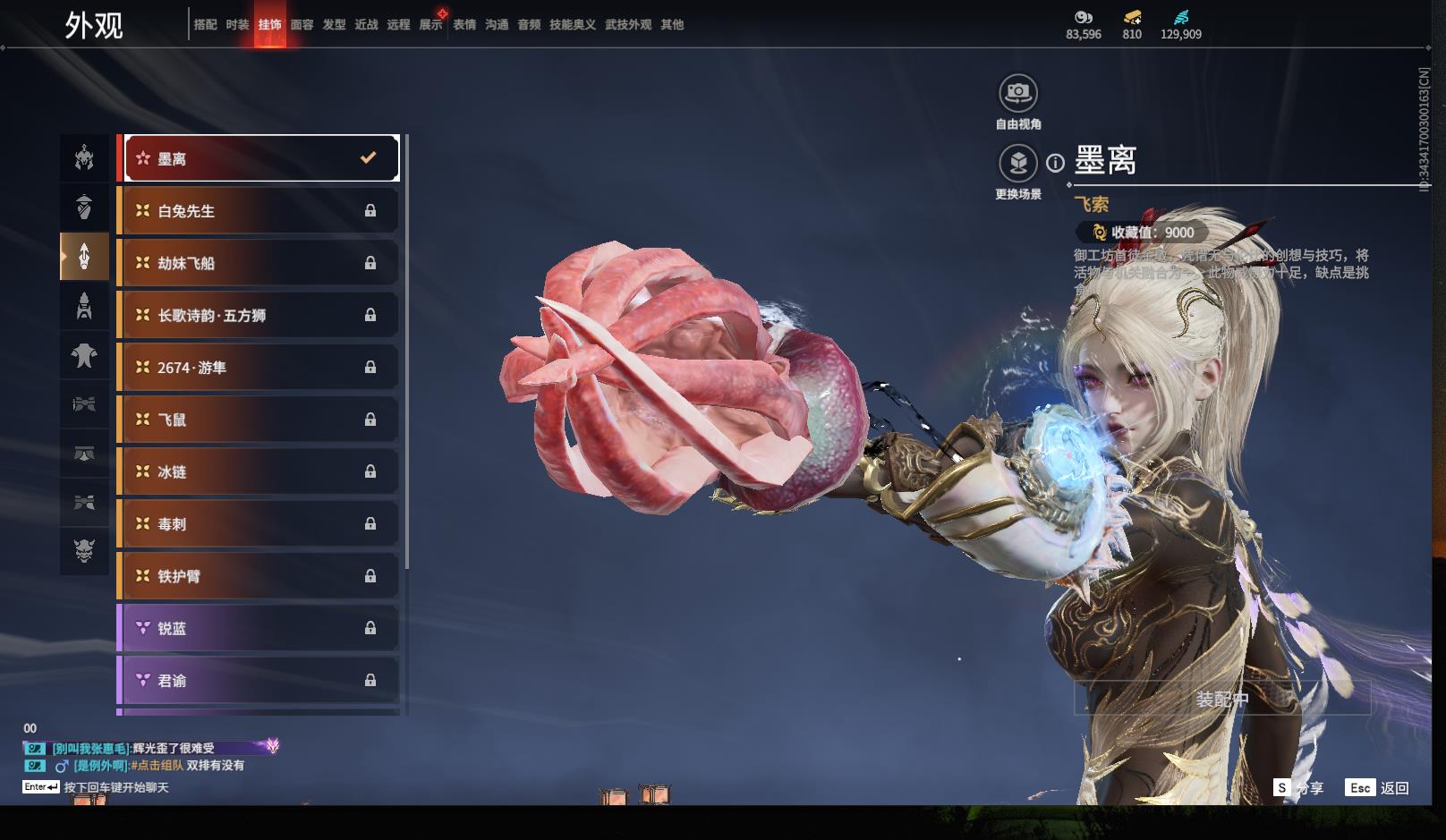Open the 武技外观 tab
Image resolution: width=1446 pixels, height=840 pixels.
click(x=628, y=25)
